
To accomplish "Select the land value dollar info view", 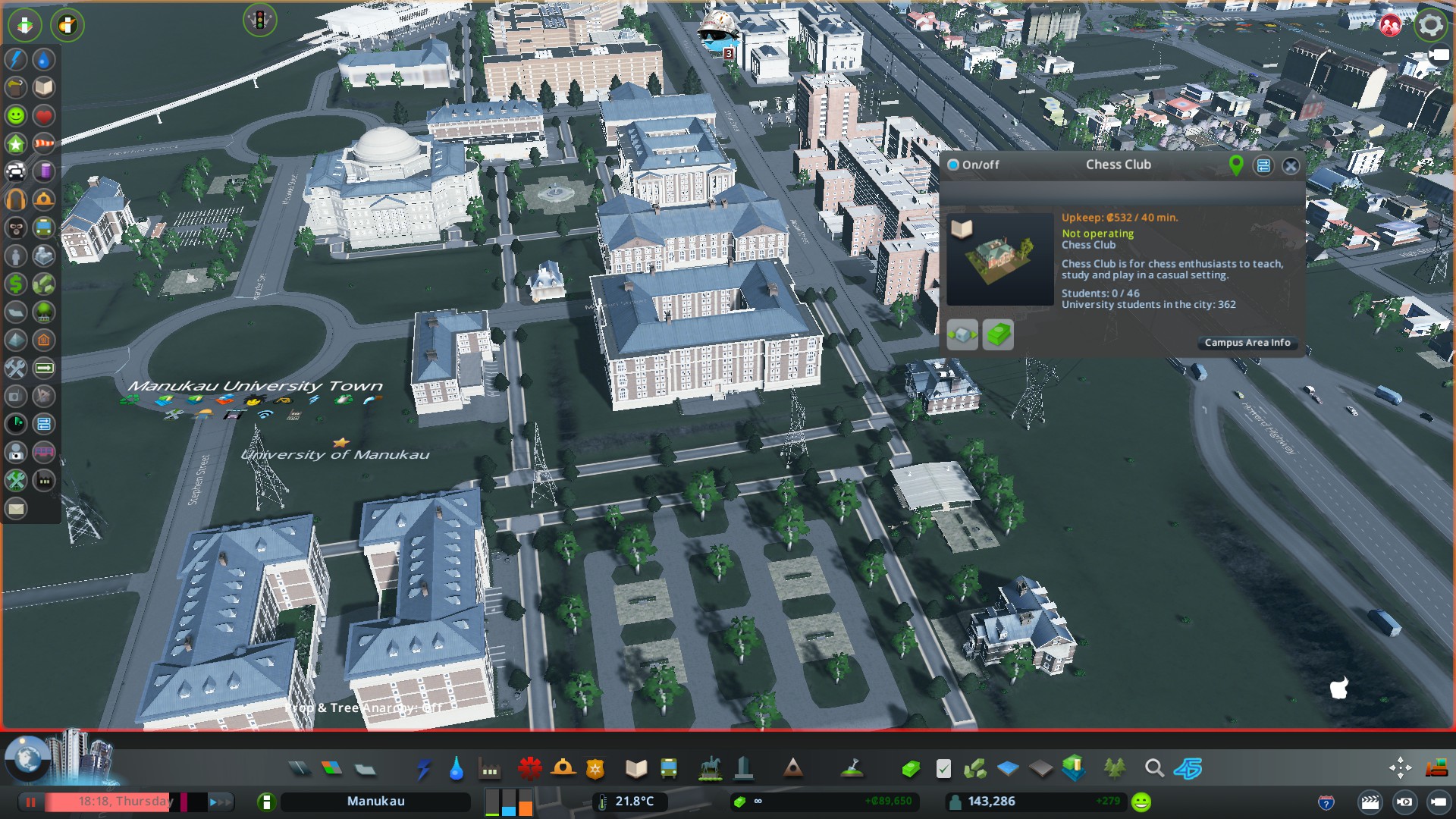I will click(16, 284).
